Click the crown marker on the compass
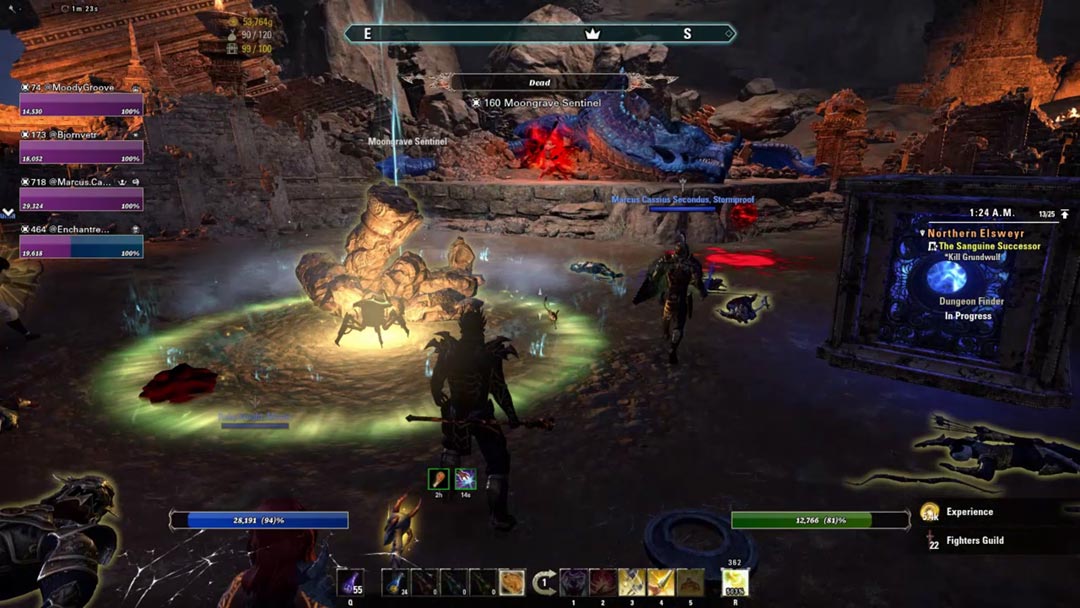The image size is (1080, 608). point(591,34)
